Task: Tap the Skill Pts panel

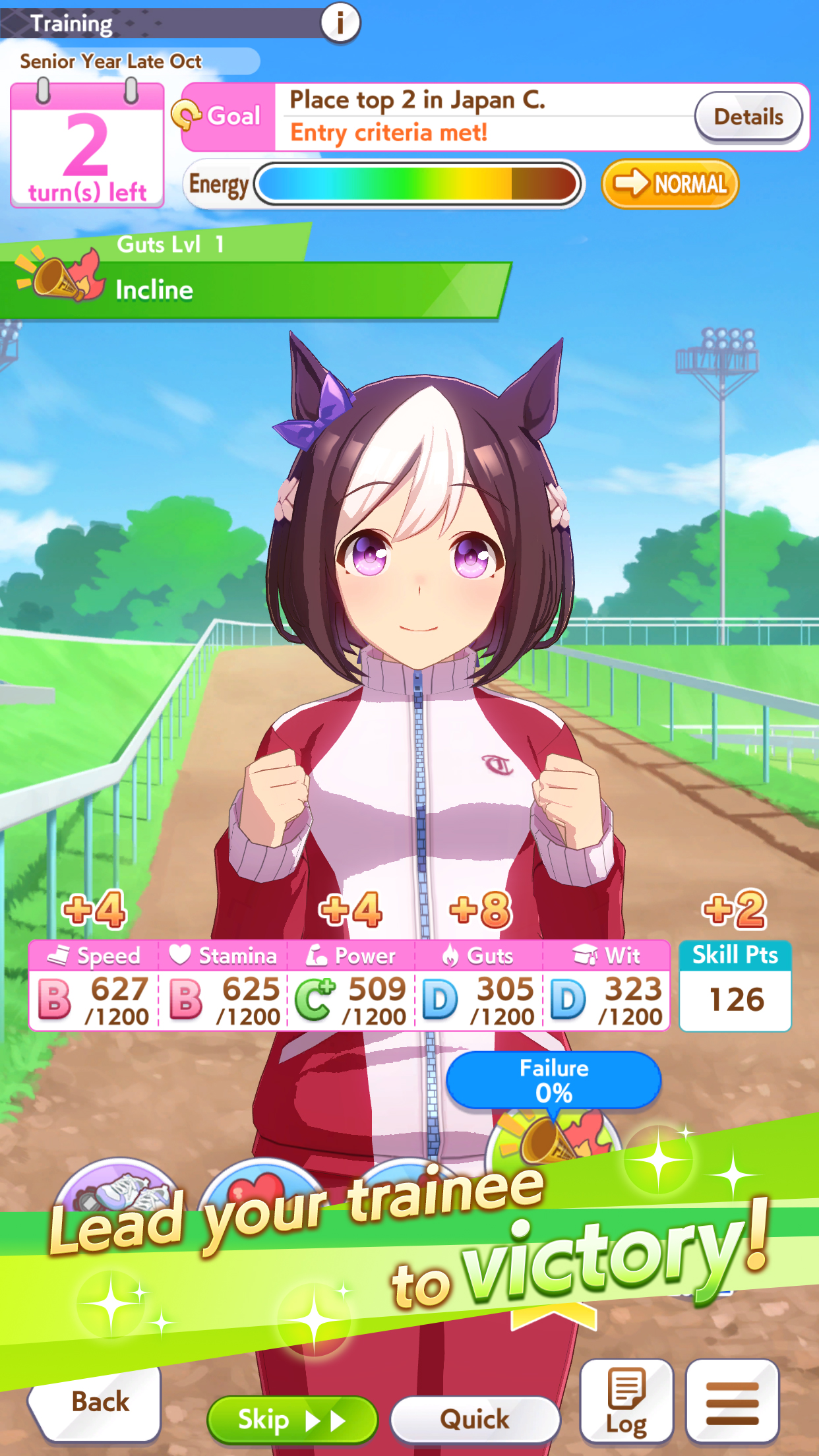Action: [x=735, y=985]
